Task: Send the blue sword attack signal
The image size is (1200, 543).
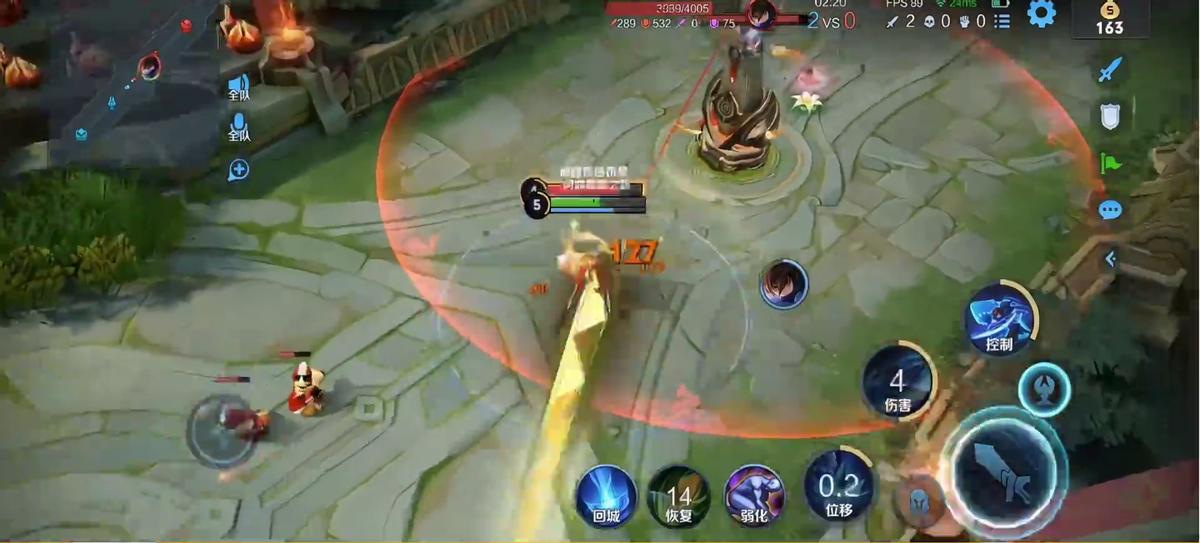Action: coord(1110,70)
